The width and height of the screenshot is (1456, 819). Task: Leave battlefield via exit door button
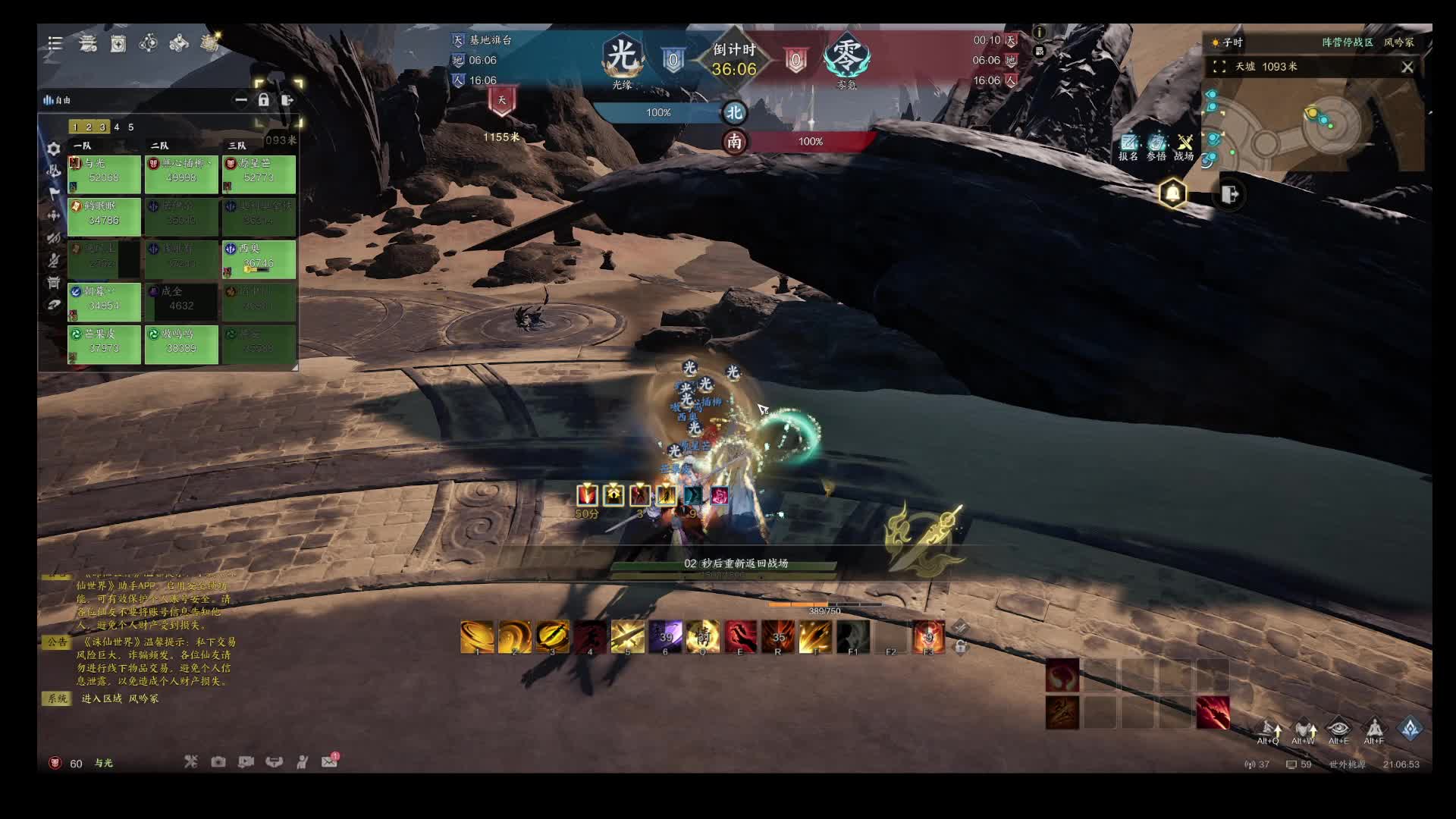pos(1229,194)
